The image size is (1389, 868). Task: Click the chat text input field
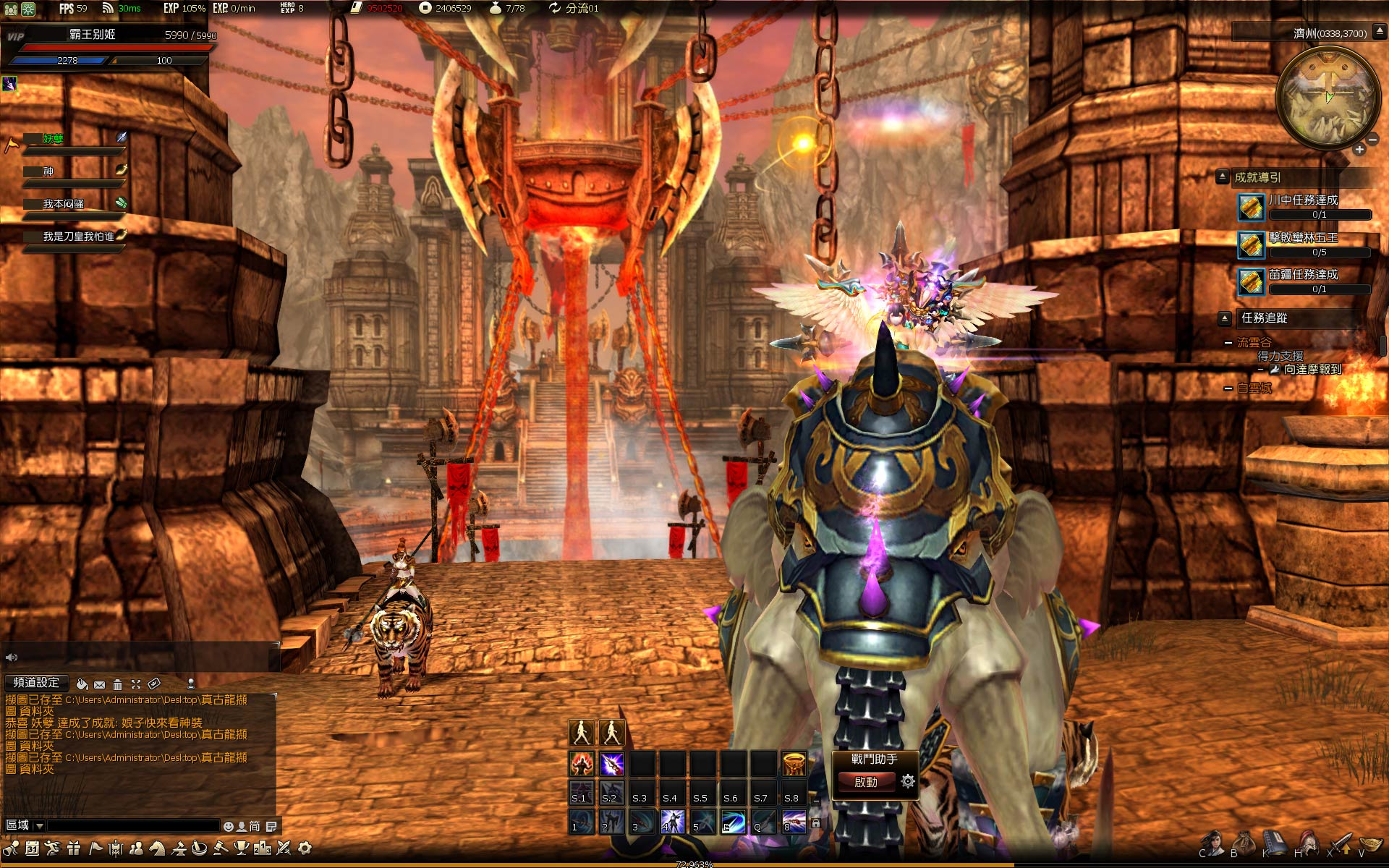pos(133,825)
